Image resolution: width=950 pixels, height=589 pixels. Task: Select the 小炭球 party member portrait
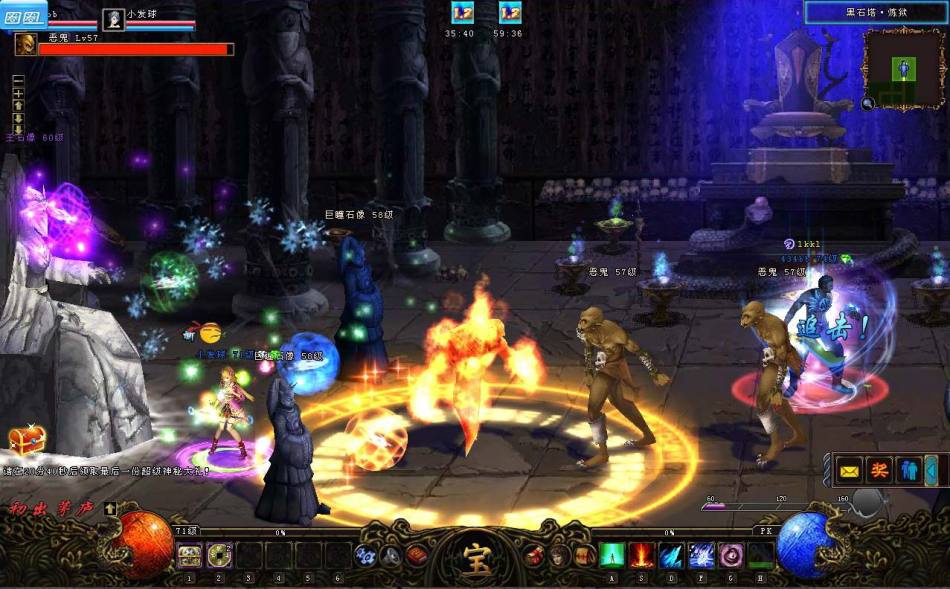click(x=114, y=18)
